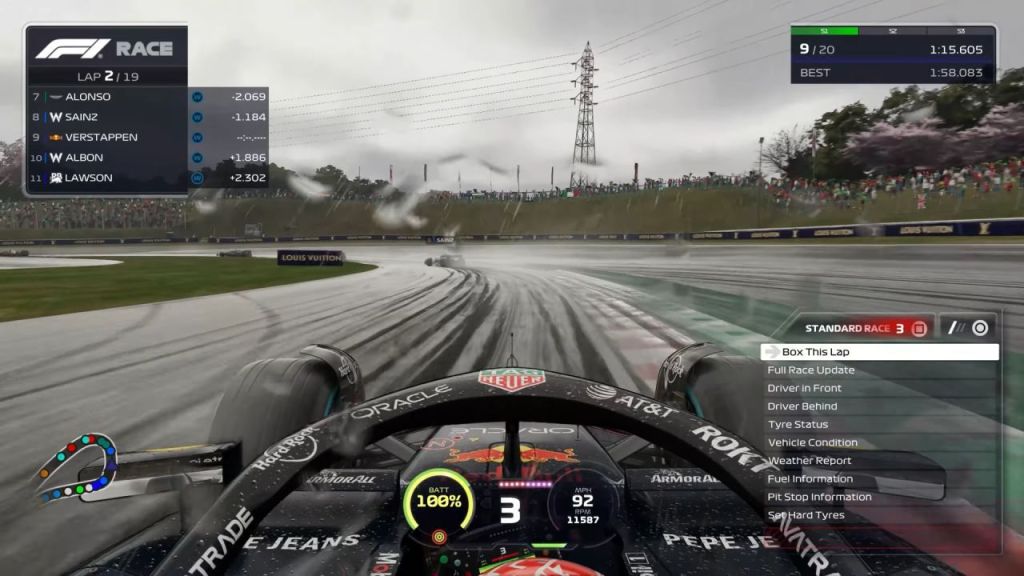Viewport: 1024px width, 576px height.
Task: Select Alonso in the race standings
Action: point(107,97)
